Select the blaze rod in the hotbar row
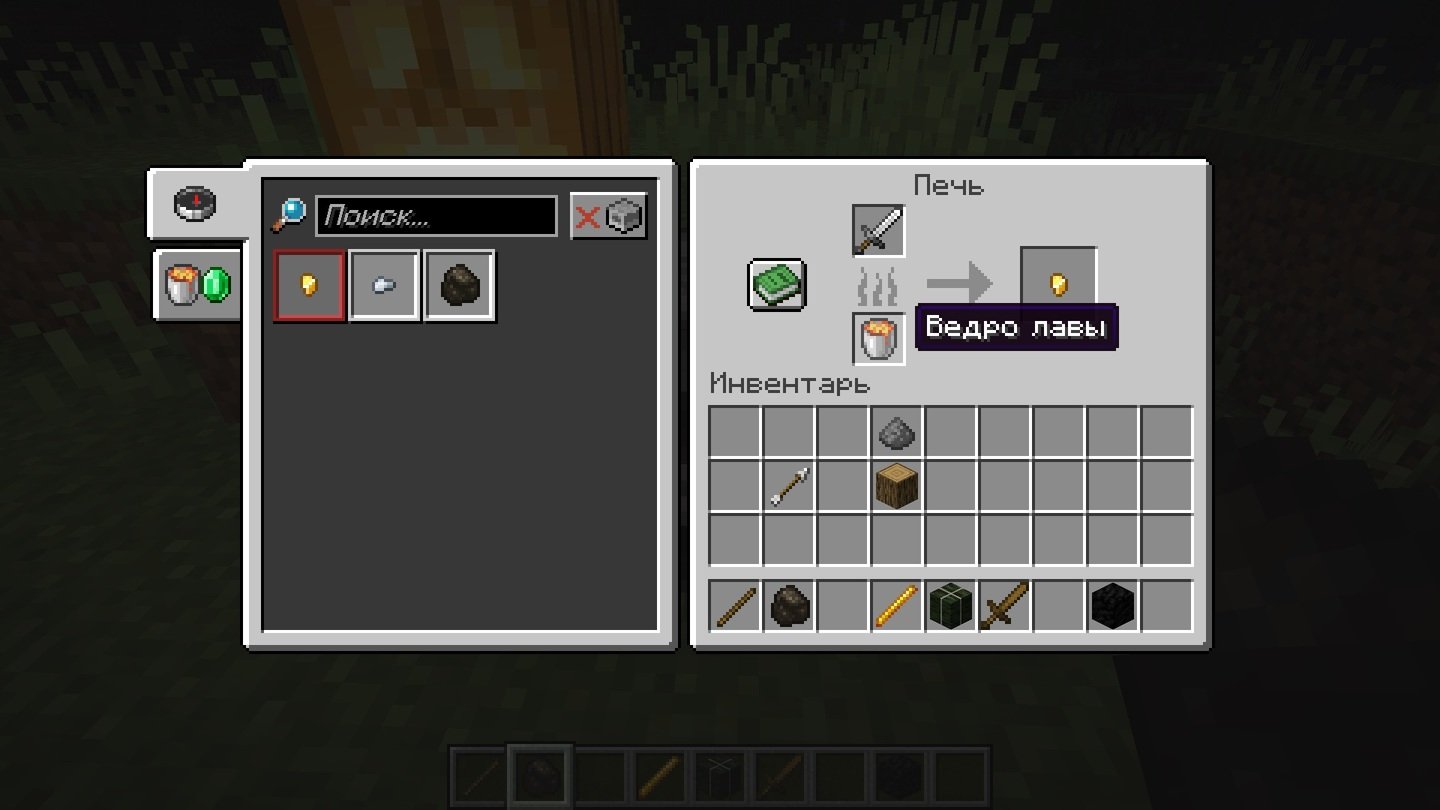Image resolution: width=1440 pixels, height=810 pixels. pos(897,606)
